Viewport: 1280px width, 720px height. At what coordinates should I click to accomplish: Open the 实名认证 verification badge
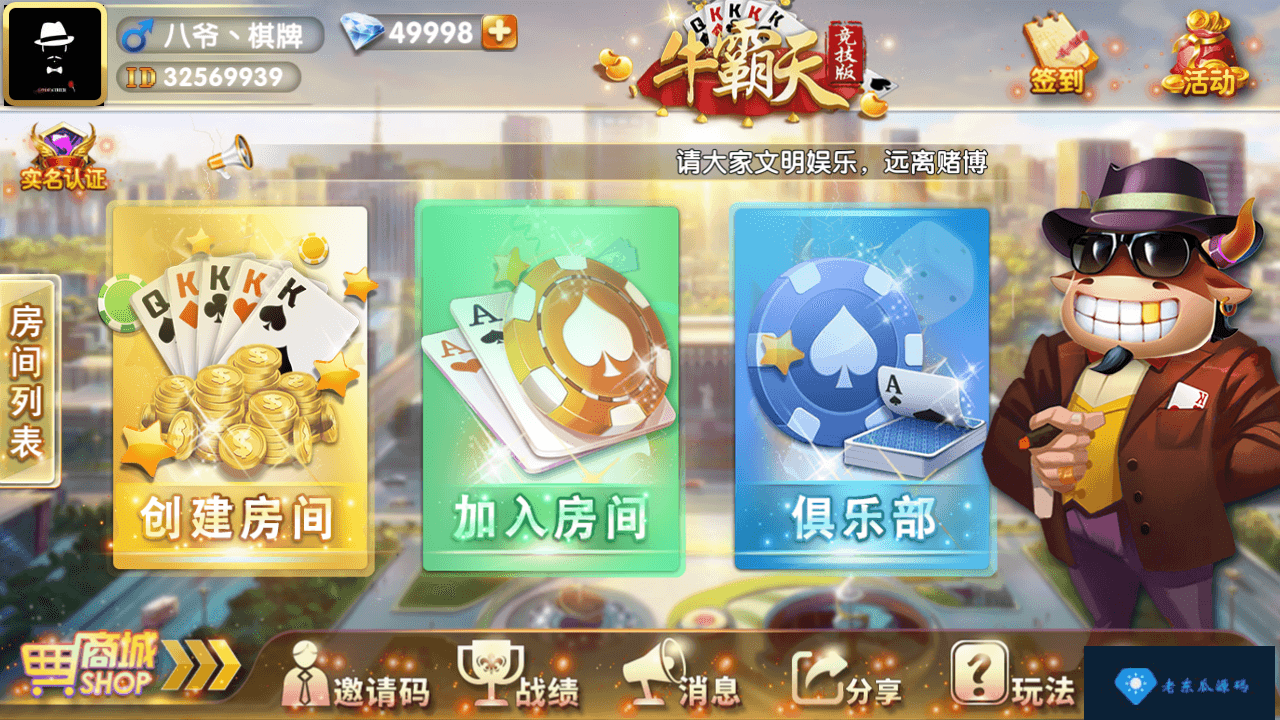pos(62,155)
